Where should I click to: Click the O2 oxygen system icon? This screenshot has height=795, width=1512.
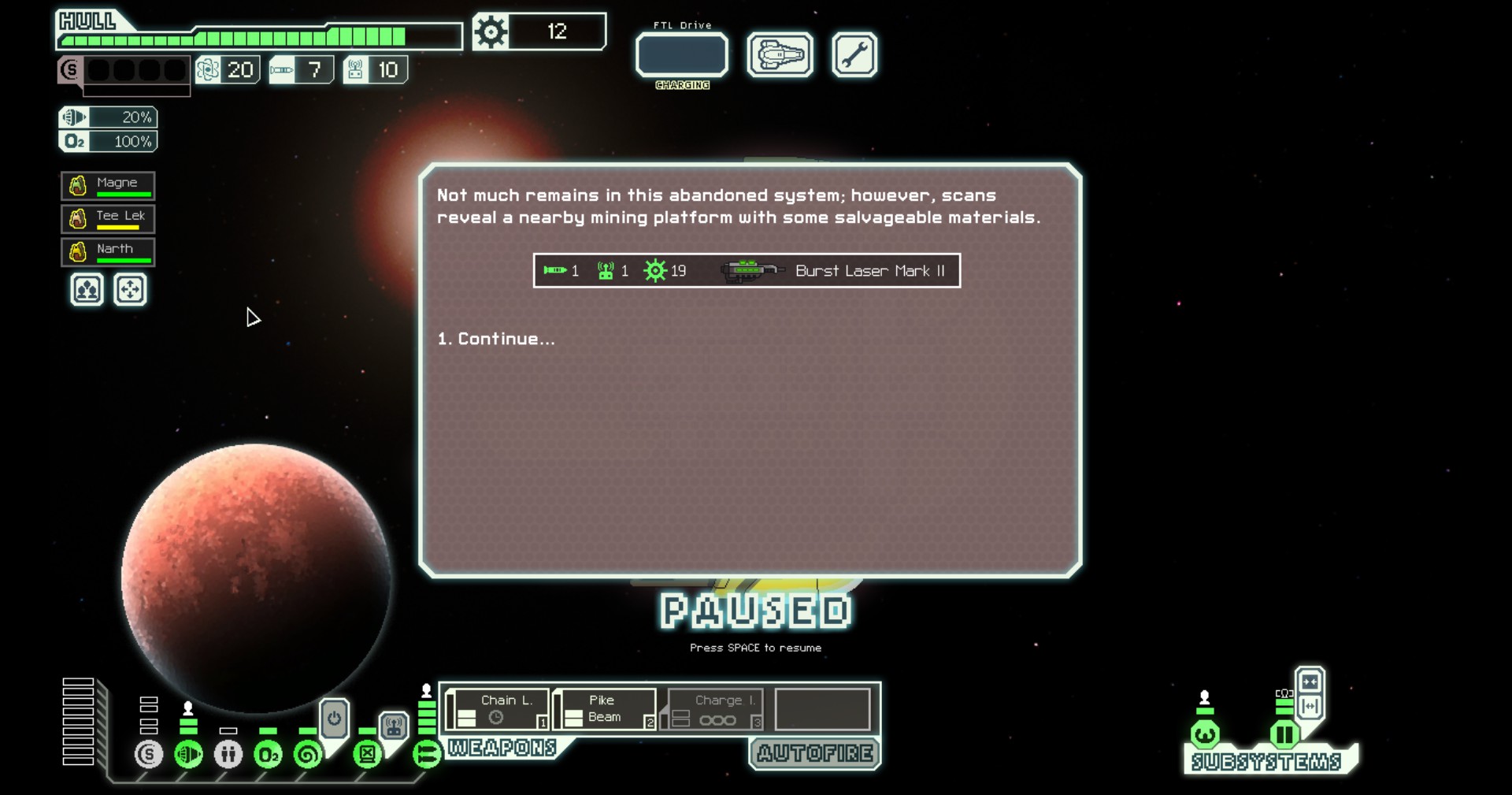point(268,755)
